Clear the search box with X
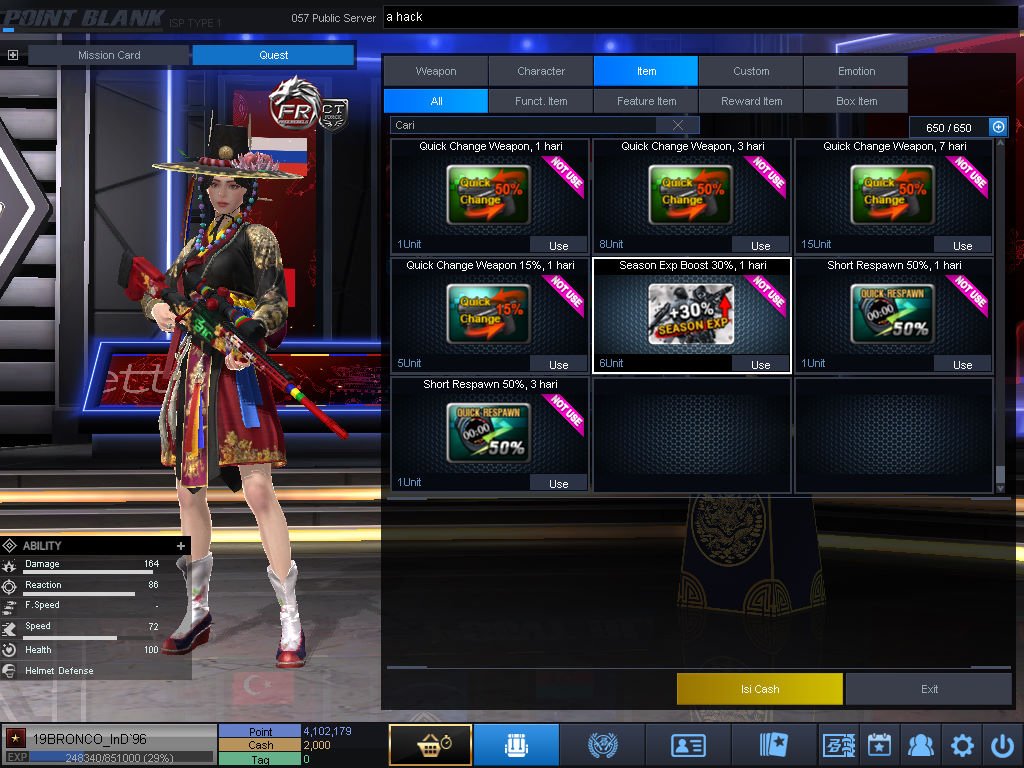This screenshot has width=1024, height=768. [678, 125]
